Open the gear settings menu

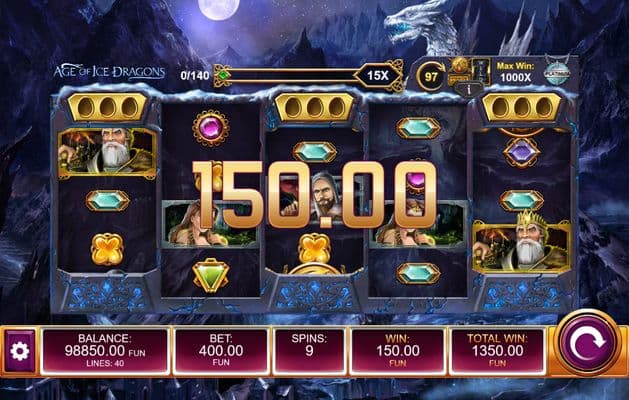tap(17, 352)
